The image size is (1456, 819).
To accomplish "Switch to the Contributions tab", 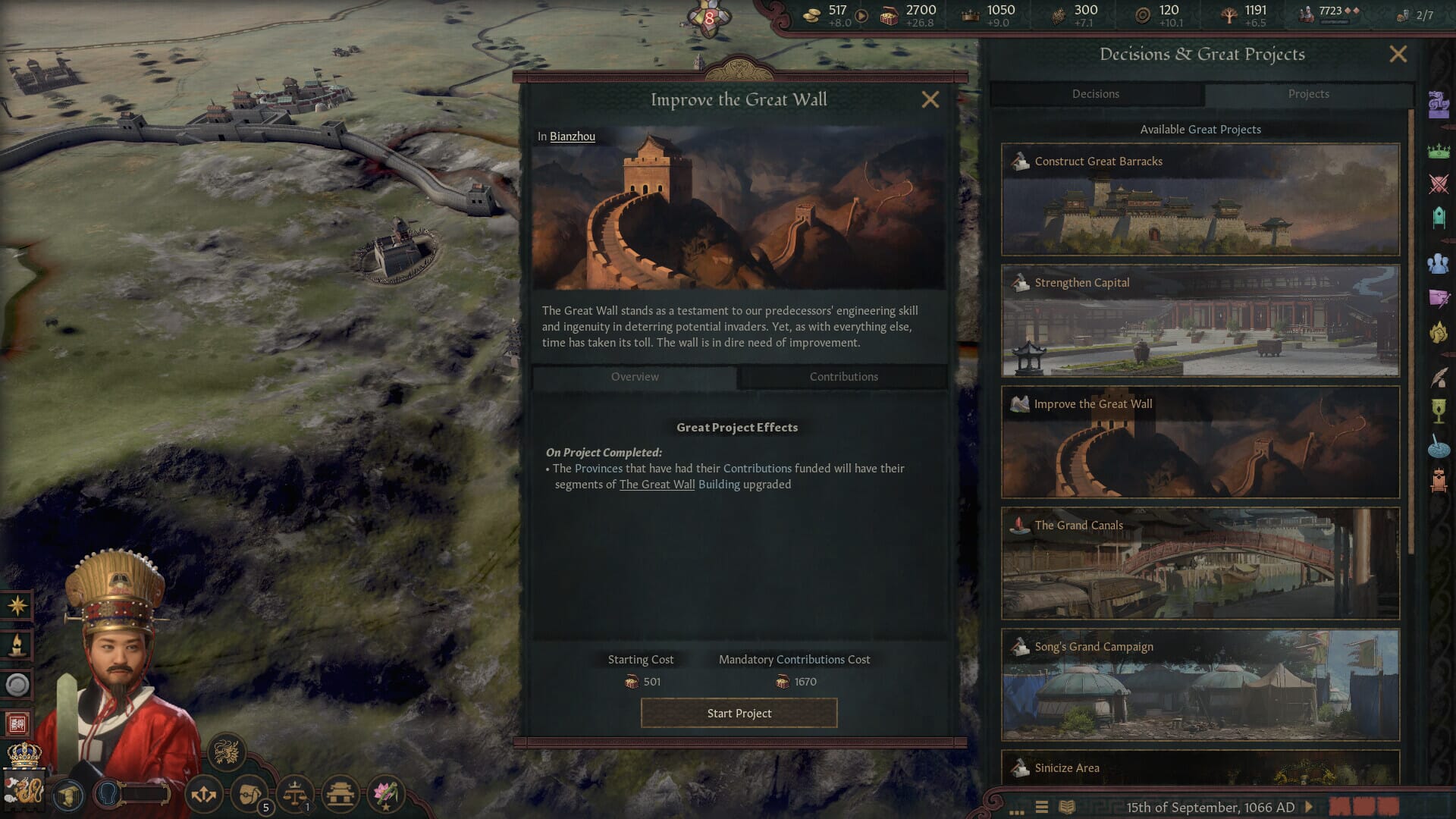I will tap(843, 377).
